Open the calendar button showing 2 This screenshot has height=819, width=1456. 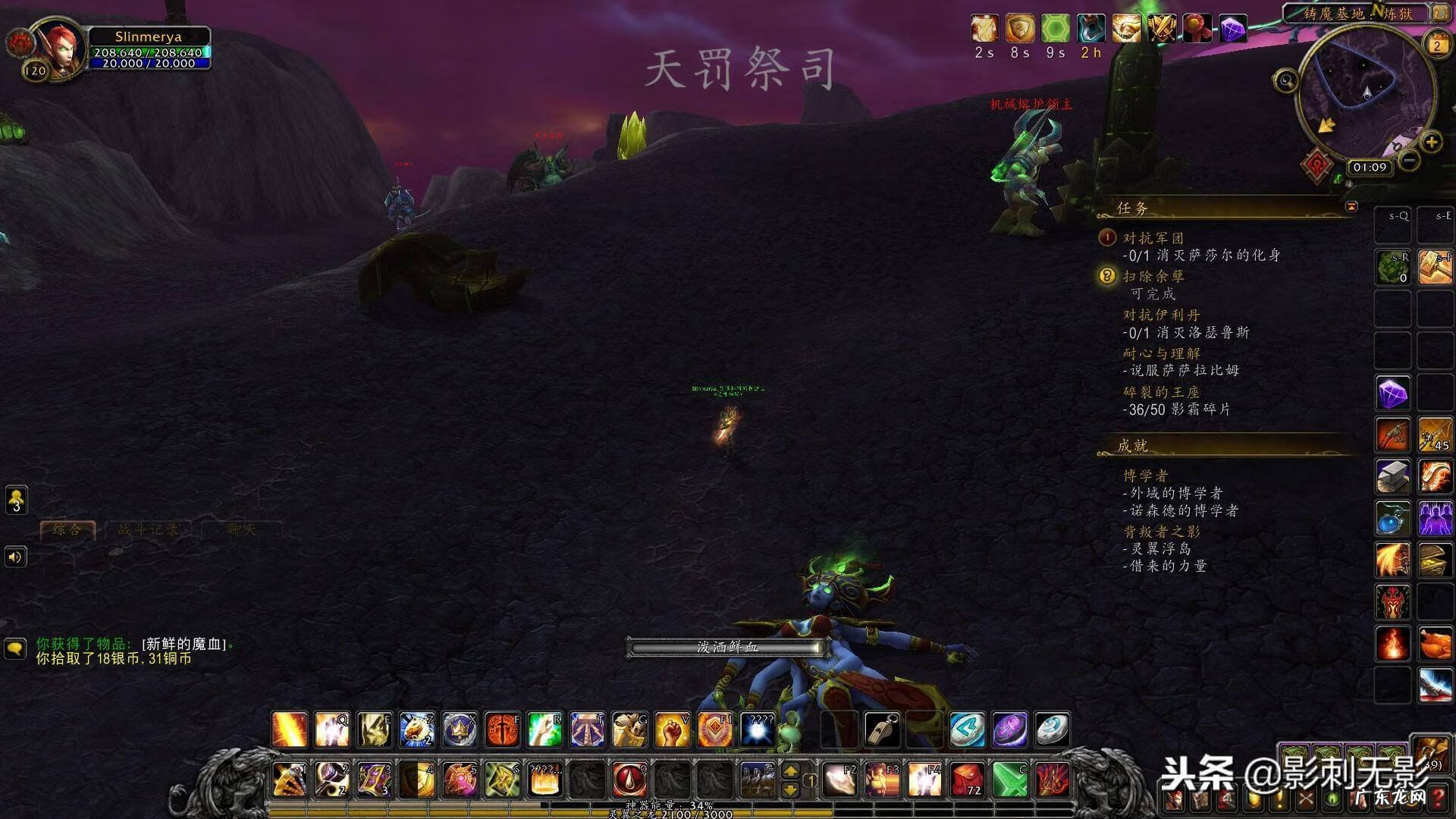1436,45
